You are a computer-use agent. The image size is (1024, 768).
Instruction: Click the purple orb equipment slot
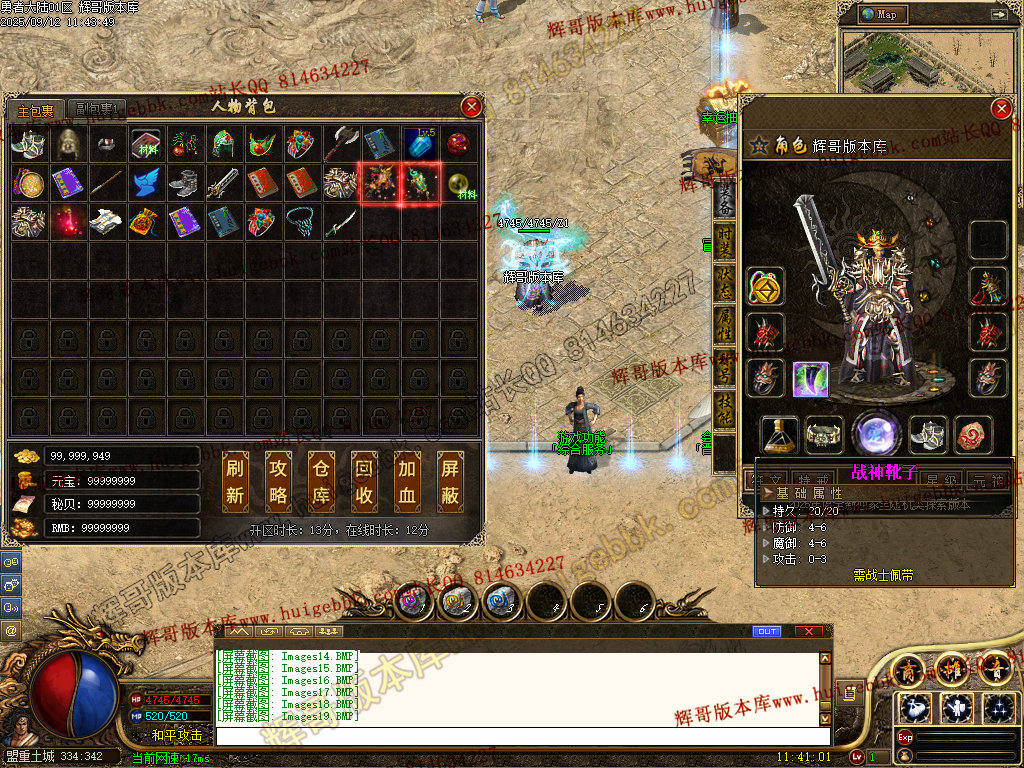coord(876,435)
